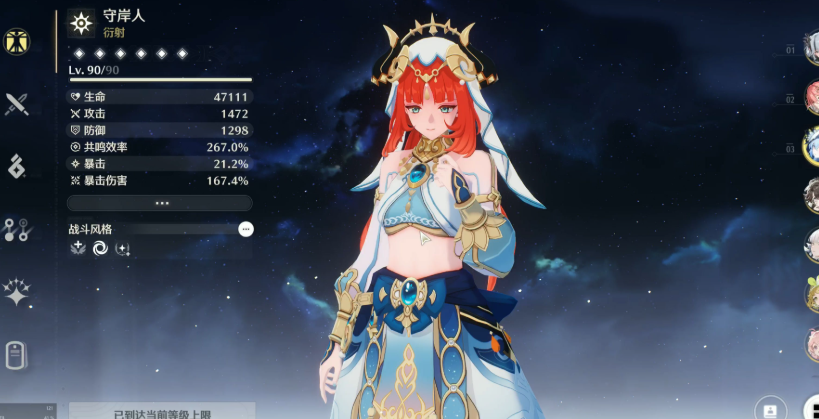Select the first combat style icon
The height and width of the screenshot is (419, 819).
(78, 248)
